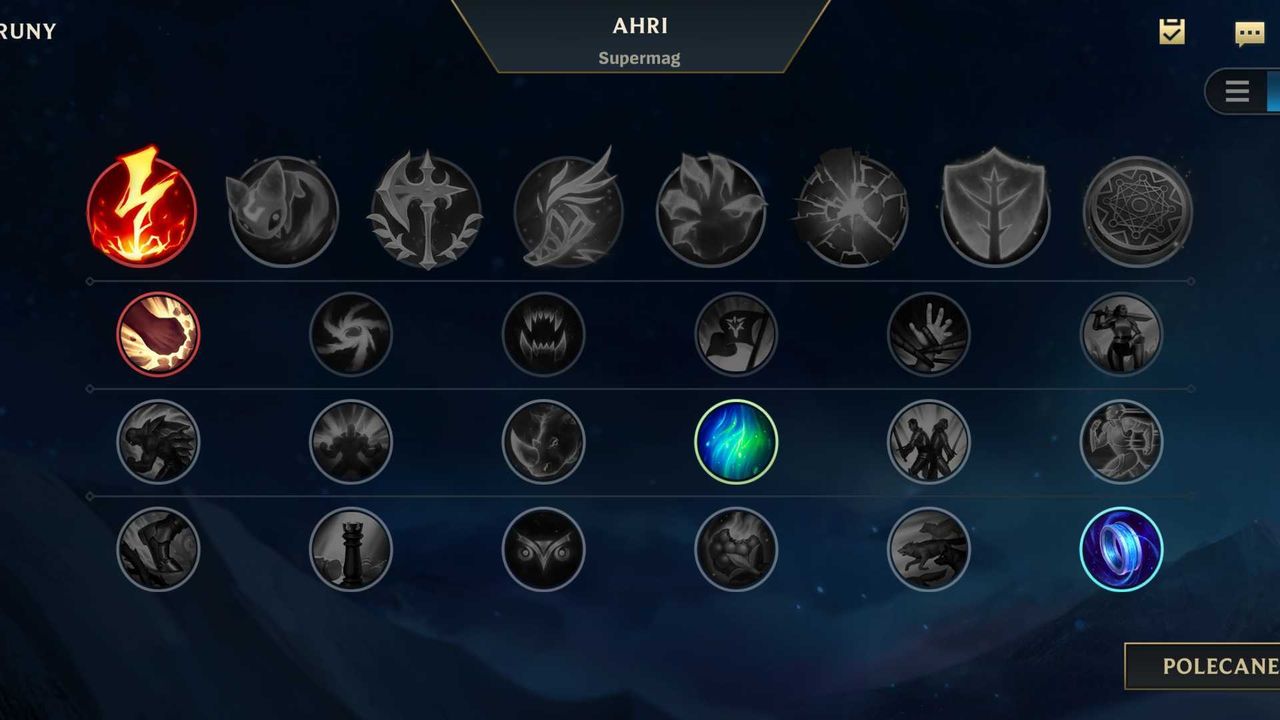This screenshot has height=720, width=1280.
Task: Select the glowing blue ring rune
Action: (x=1121, y=549)
